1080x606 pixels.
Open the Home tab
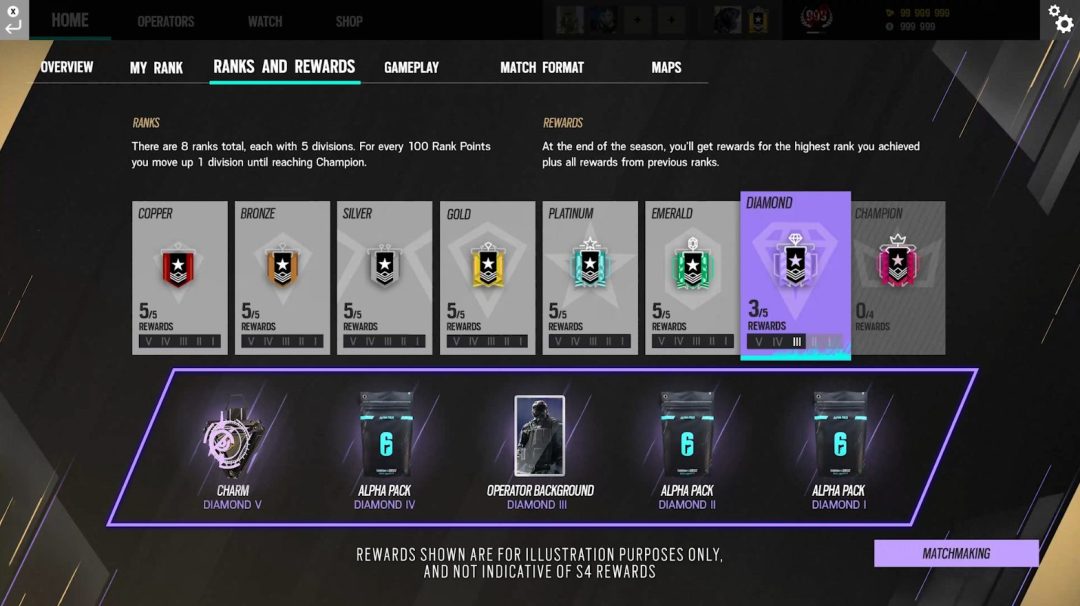pyautogui.click(x=69, y=20)
